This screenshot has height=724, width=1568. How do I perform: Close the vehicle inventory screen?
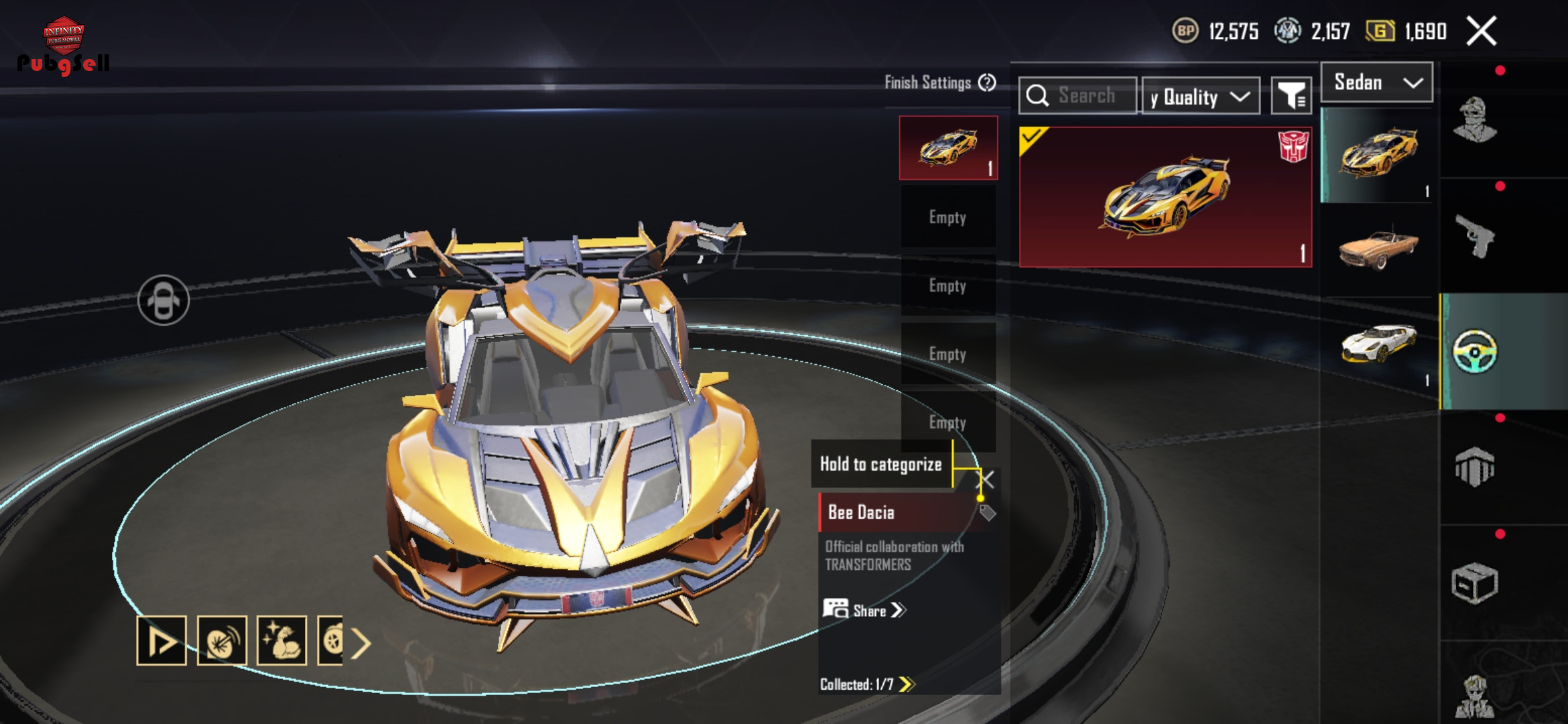tap(1481, 32)
